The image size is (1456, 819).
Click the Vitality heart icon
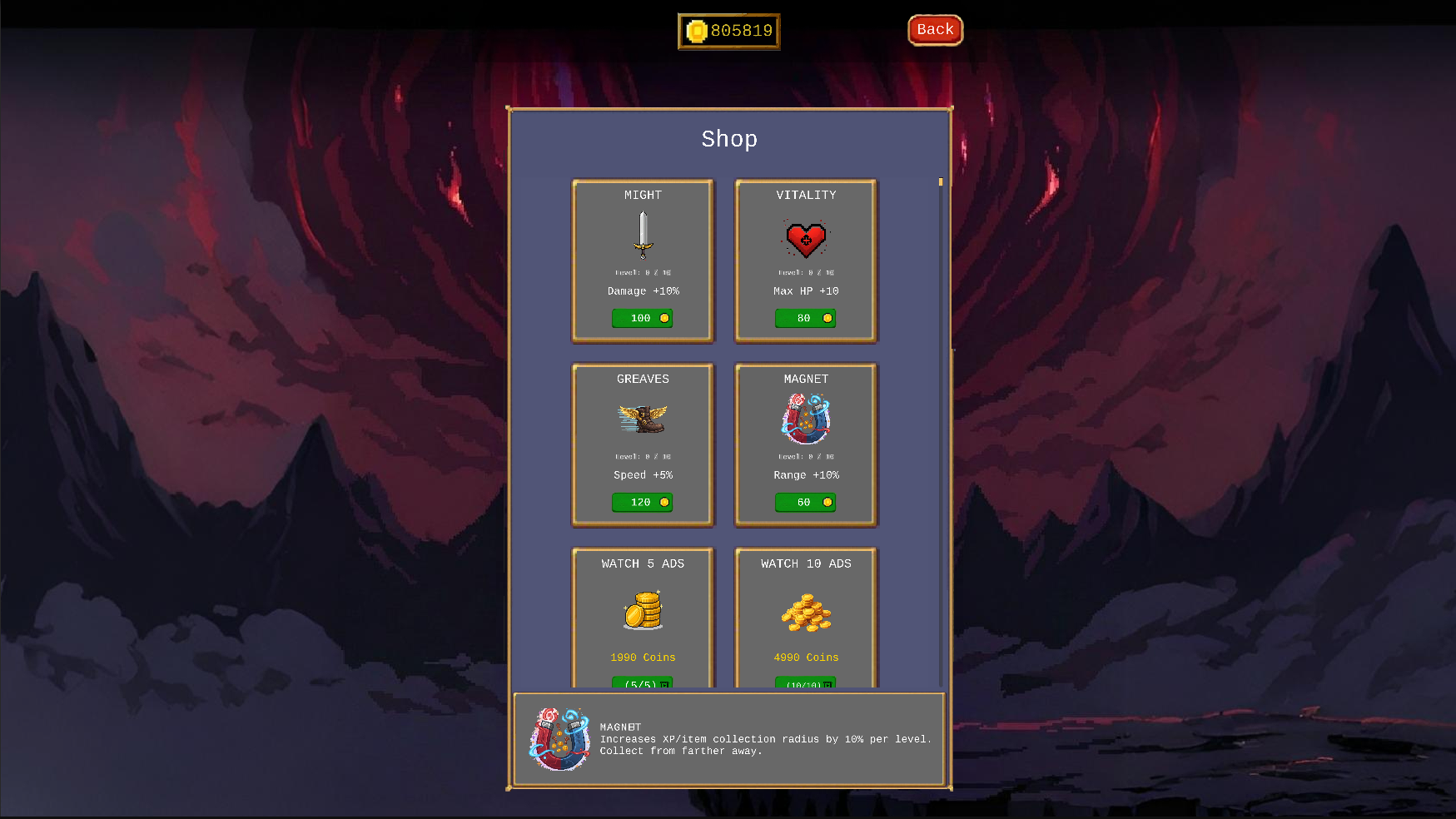pyautogui.click(x=805, y=239)
